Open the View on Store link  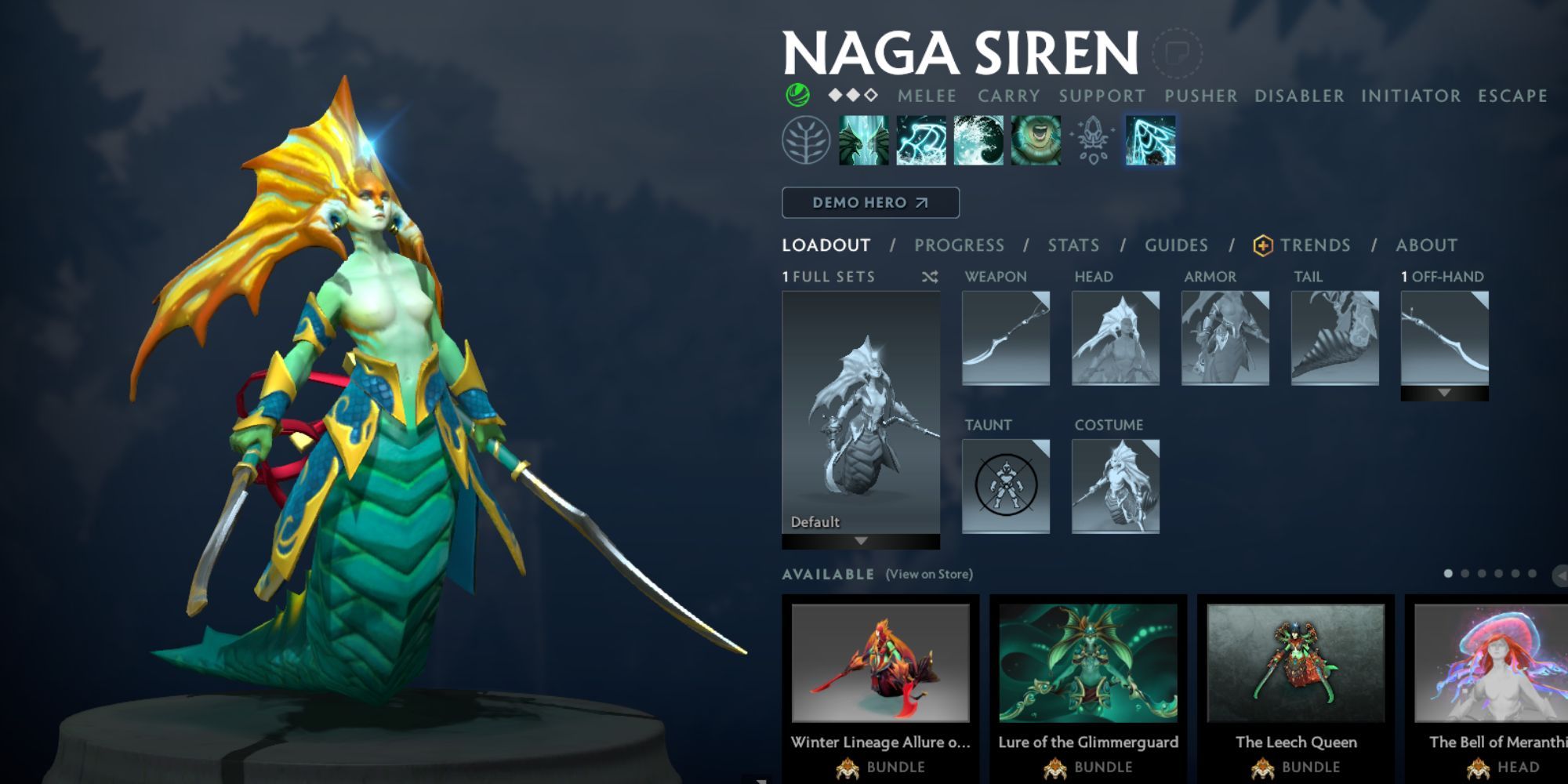[930, 574]
